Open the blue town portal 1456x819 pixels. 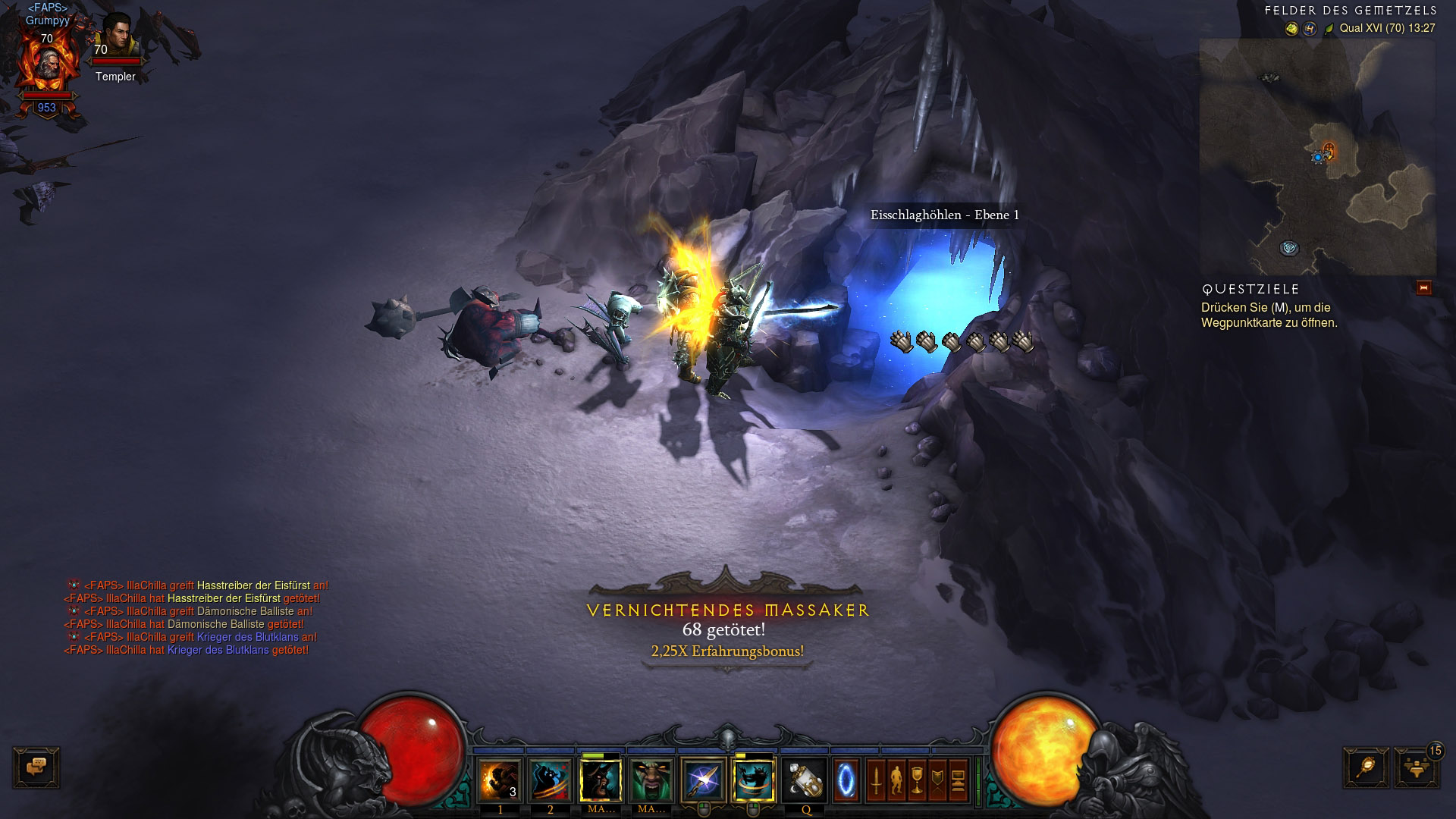tap(846, 780)
